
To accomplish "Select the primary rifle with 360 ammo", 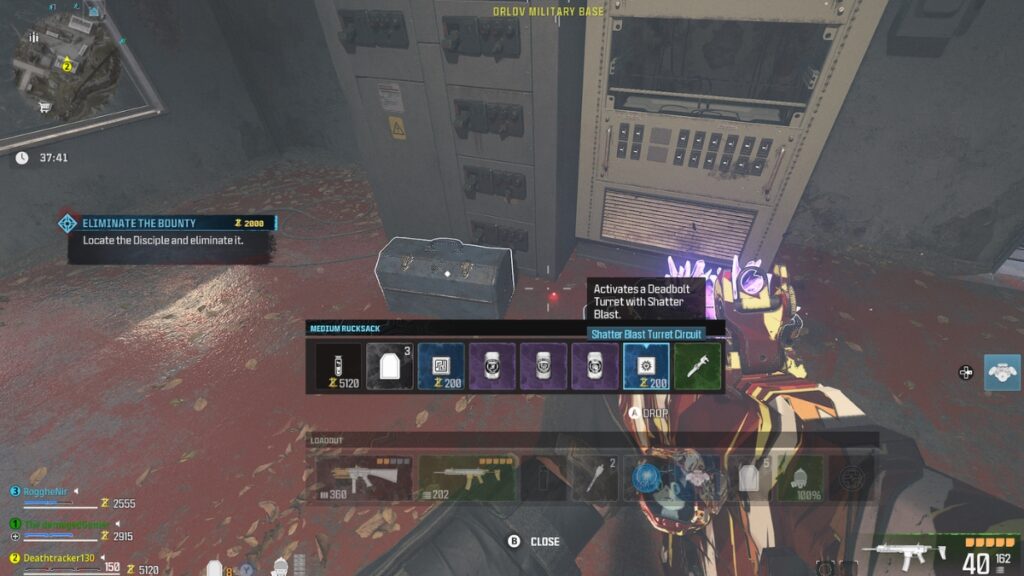I will point(363,478).
